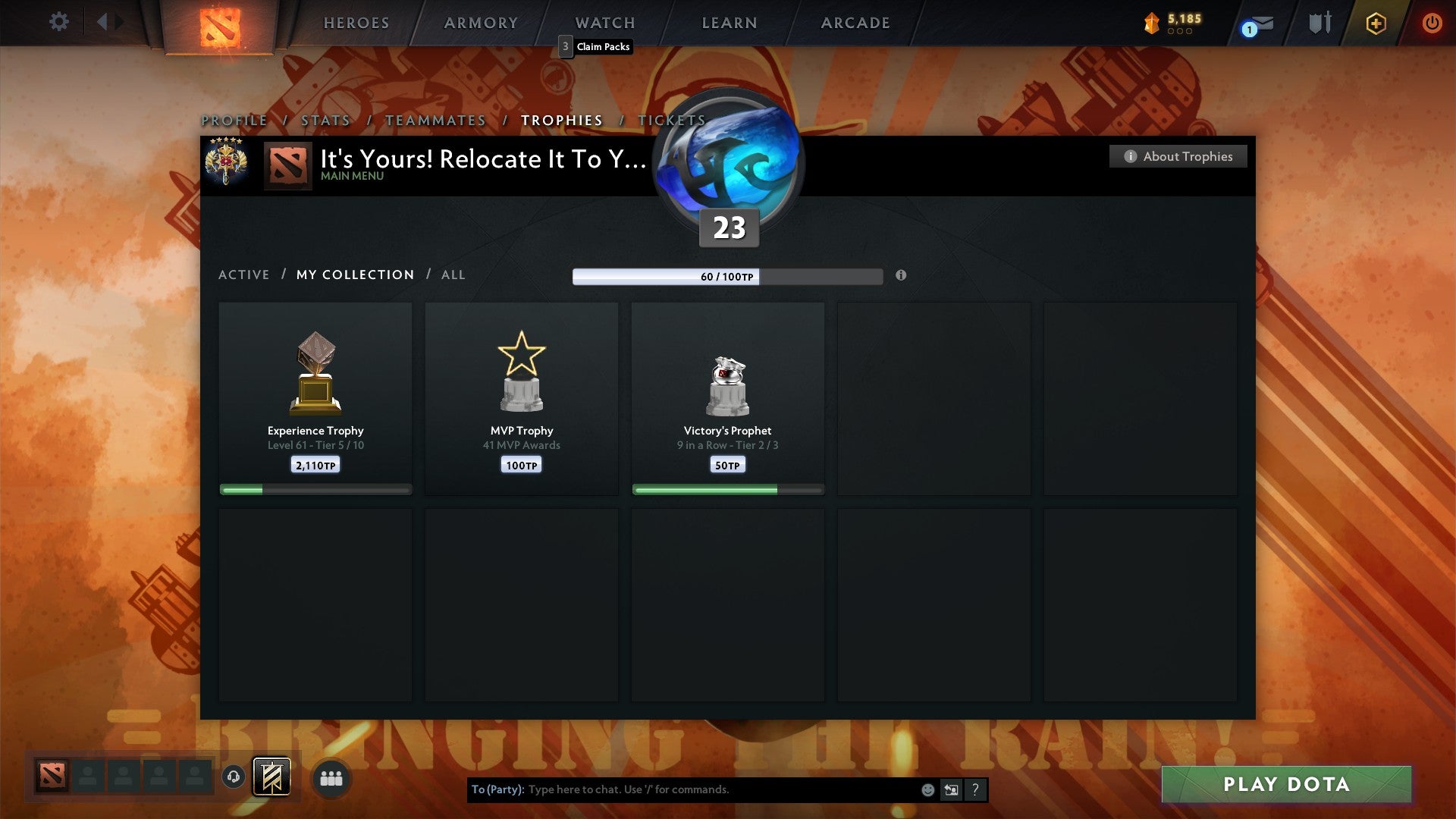Screen dimensions: 1456x819
Task: Open About Trophies information panel
Action: pyautogui.click(x=1178, y=156)
